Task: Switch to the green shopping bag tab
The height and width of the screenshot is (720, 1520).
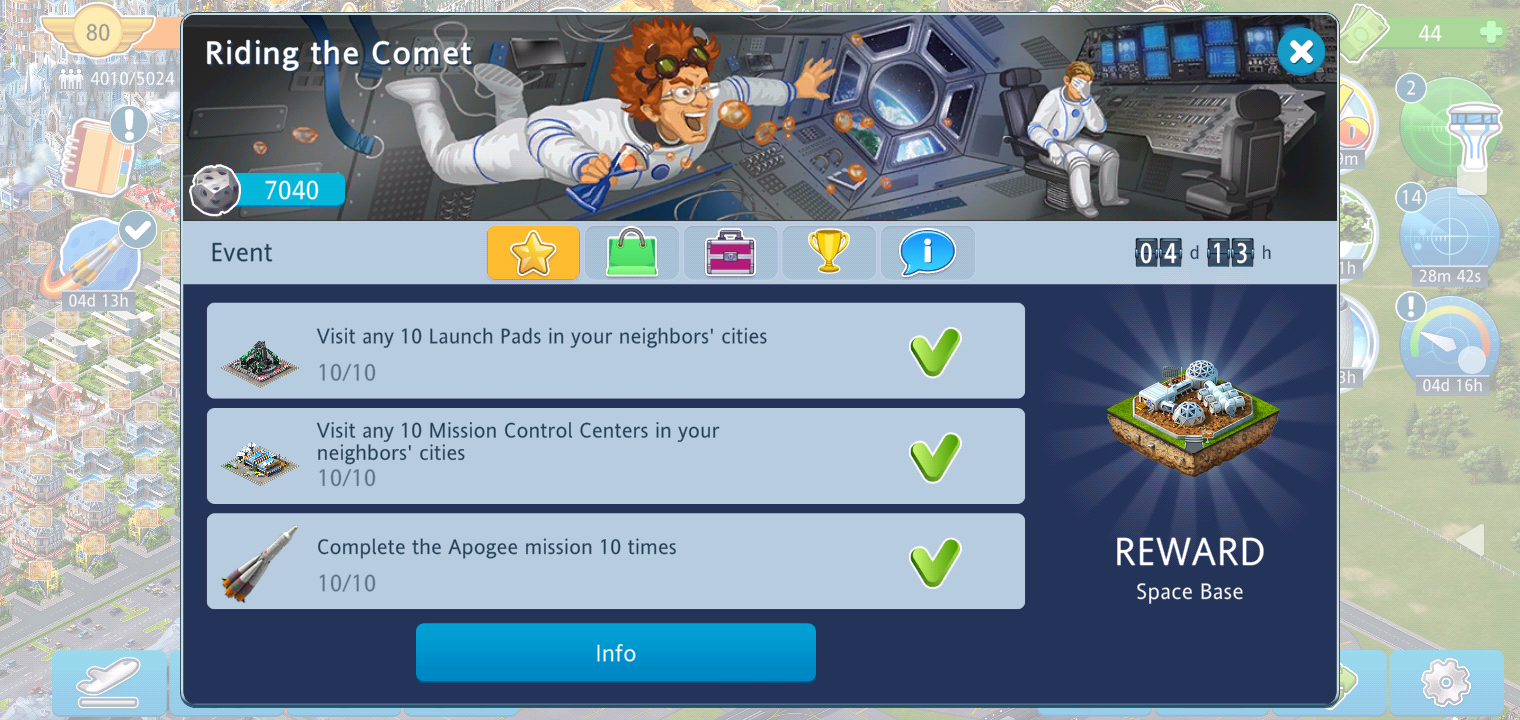Action: point(631,252)
